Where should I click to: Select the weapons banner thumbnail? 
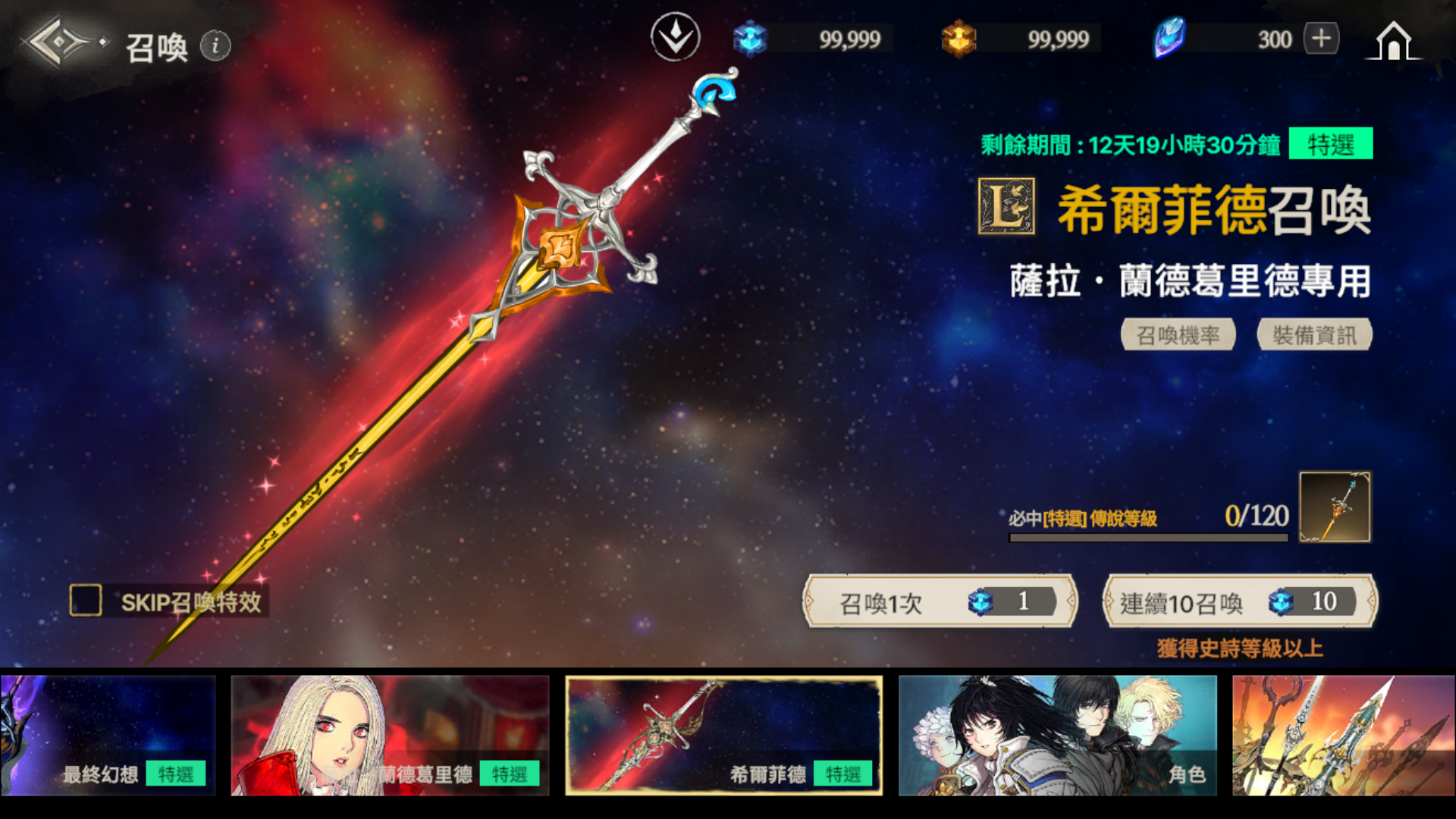(x=1343, y=735)
